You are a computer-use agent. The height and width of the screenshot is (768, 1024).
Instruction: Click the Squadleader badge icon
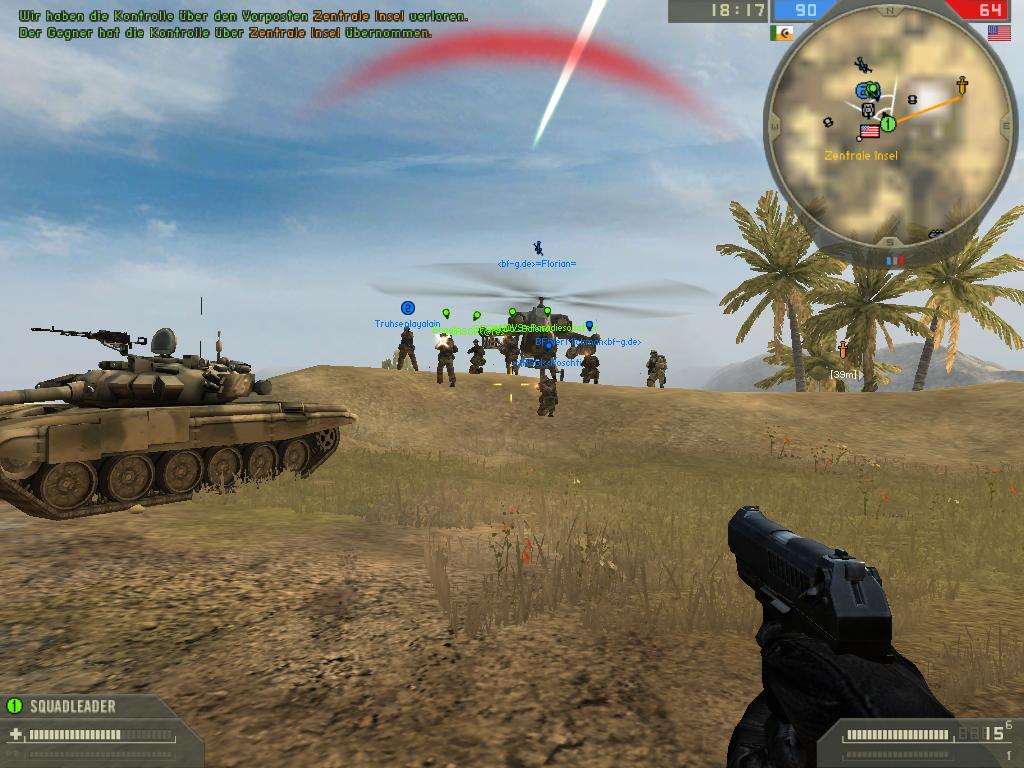[14, 705]
